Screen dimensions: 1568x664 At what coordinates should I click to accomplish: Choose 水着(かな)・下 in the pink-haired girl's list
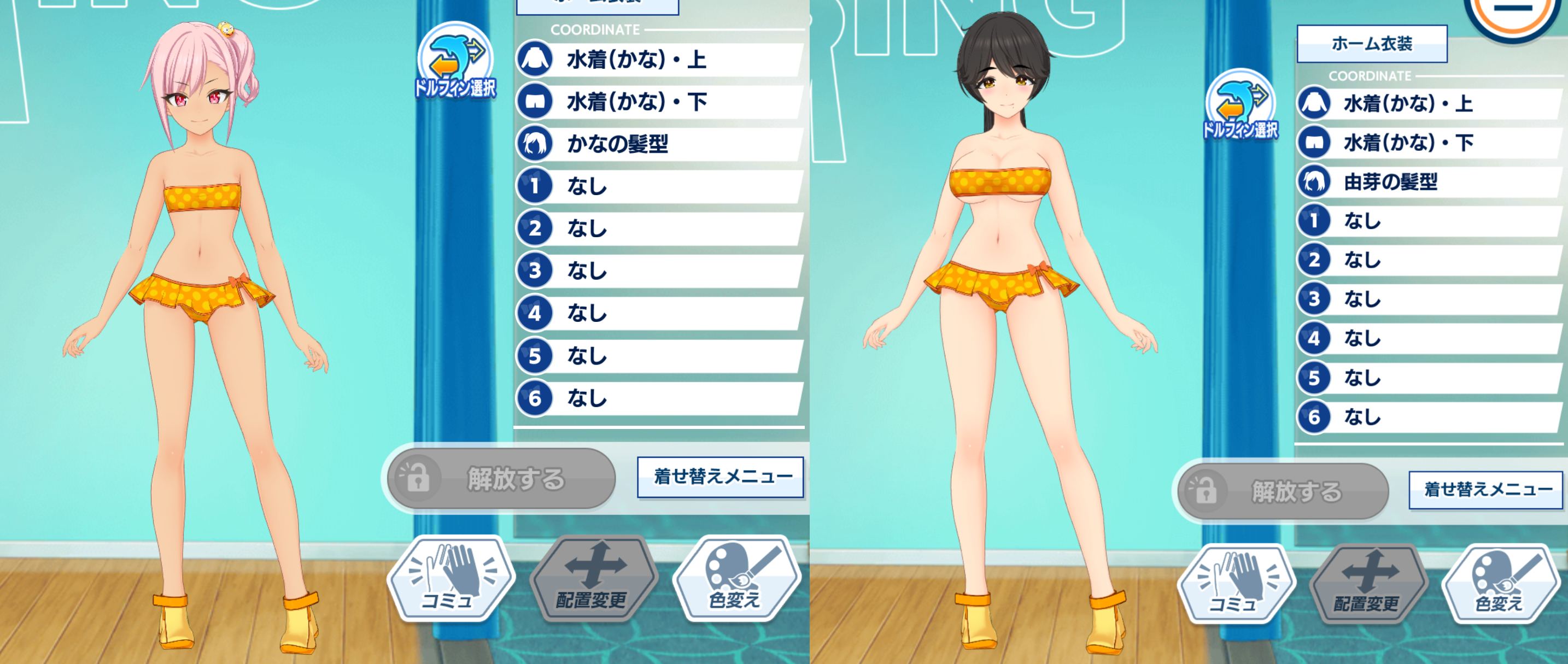[x=660, y=102]
